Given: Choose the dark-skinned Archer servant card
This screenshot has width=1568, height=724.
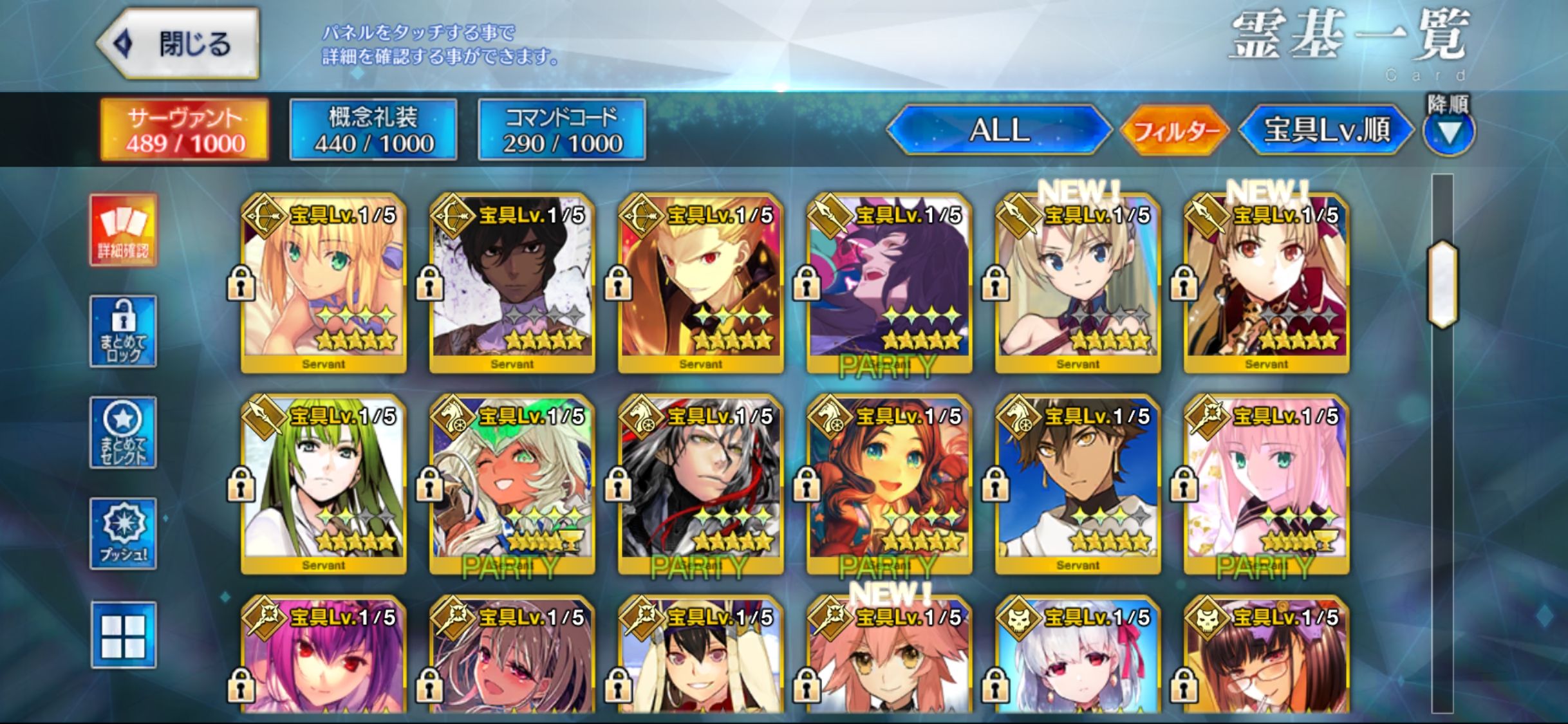Looking at the screenshot, I should point(512,283).
